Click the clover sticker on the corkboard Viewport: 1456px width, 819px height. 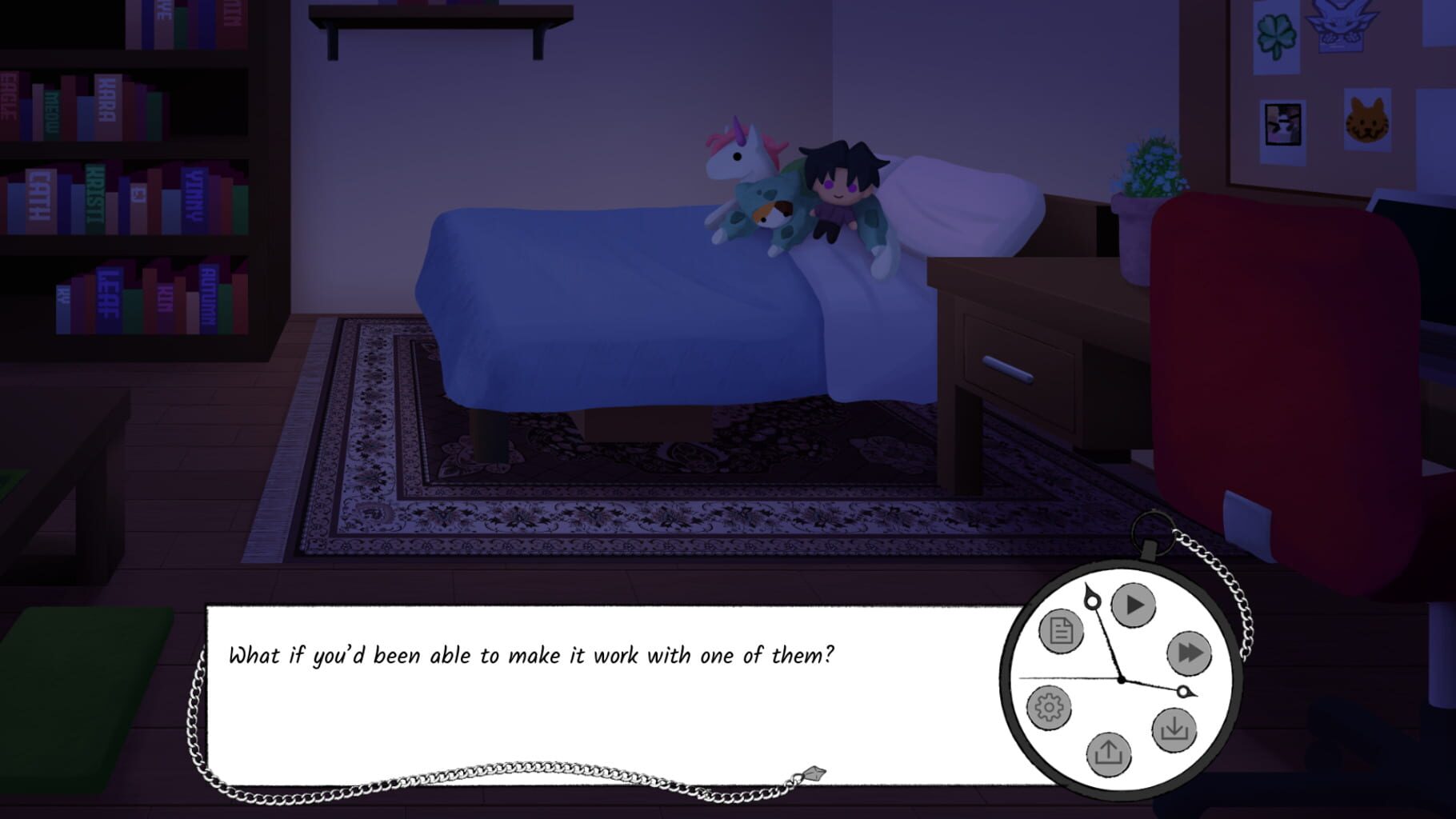(x=1277, y=34)
